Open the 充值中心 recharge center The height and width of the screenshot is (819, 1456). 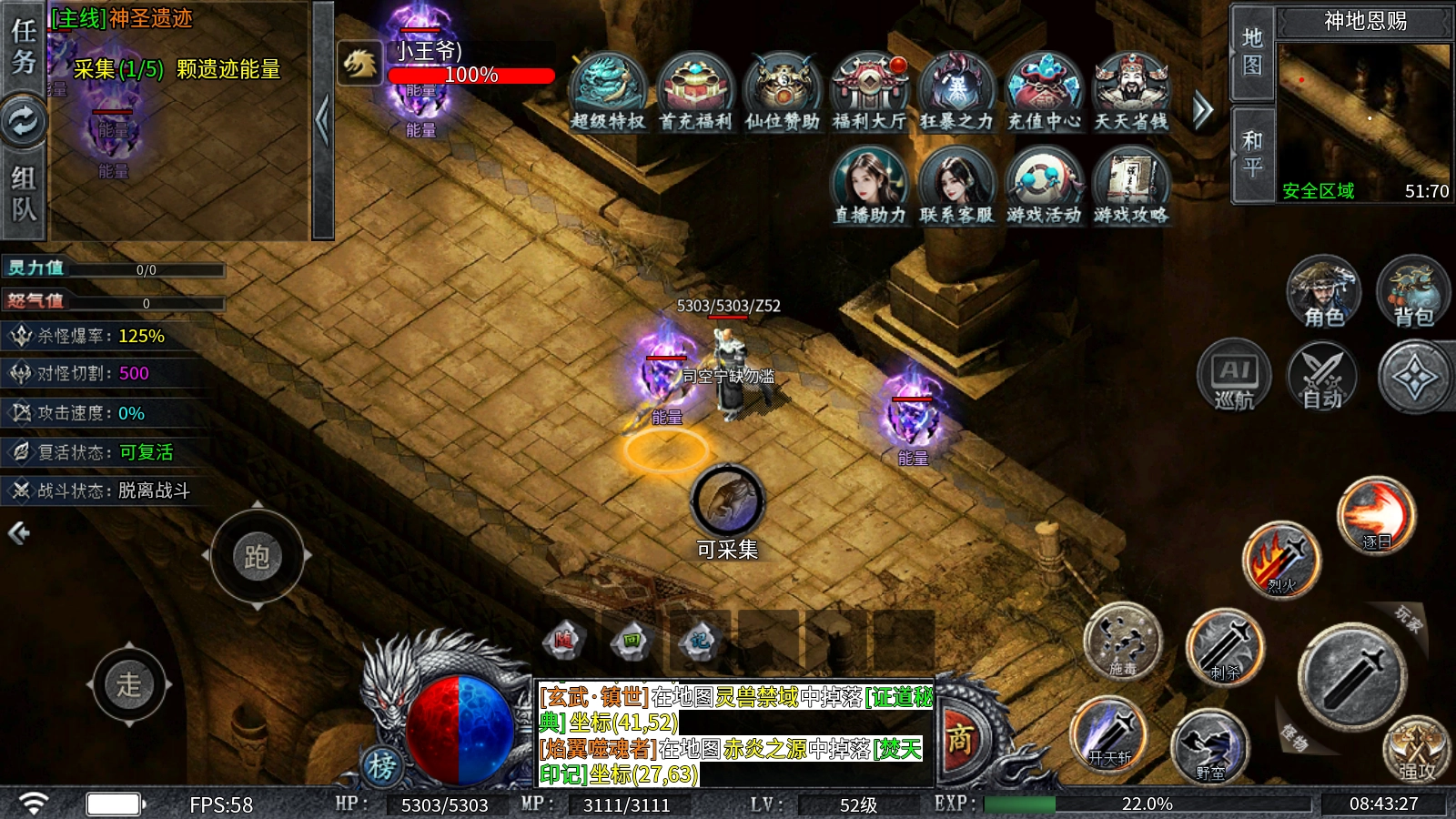click(1044, 92)
